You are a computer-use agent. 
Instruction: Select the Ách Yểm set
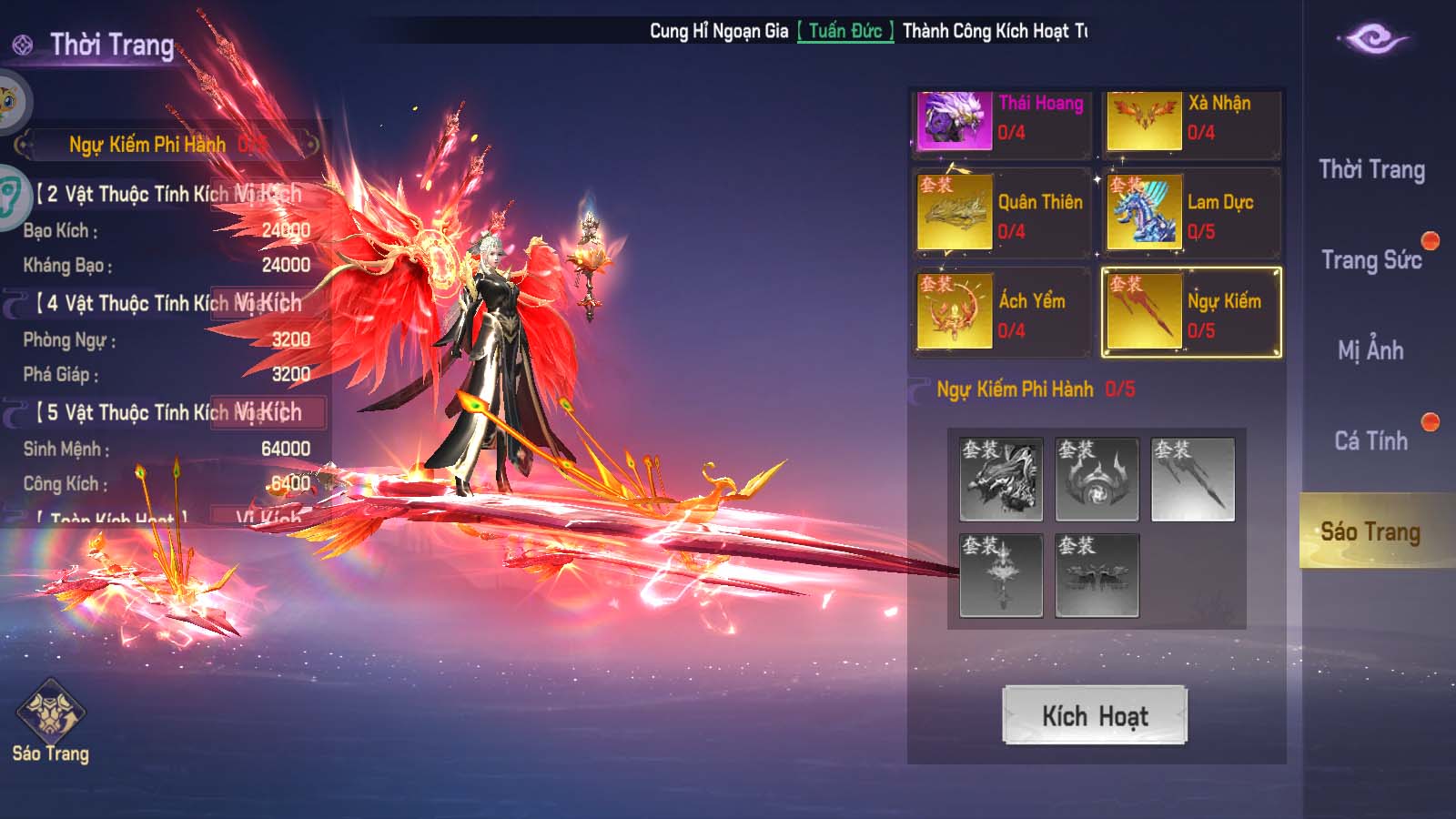tap(1001, 312)
